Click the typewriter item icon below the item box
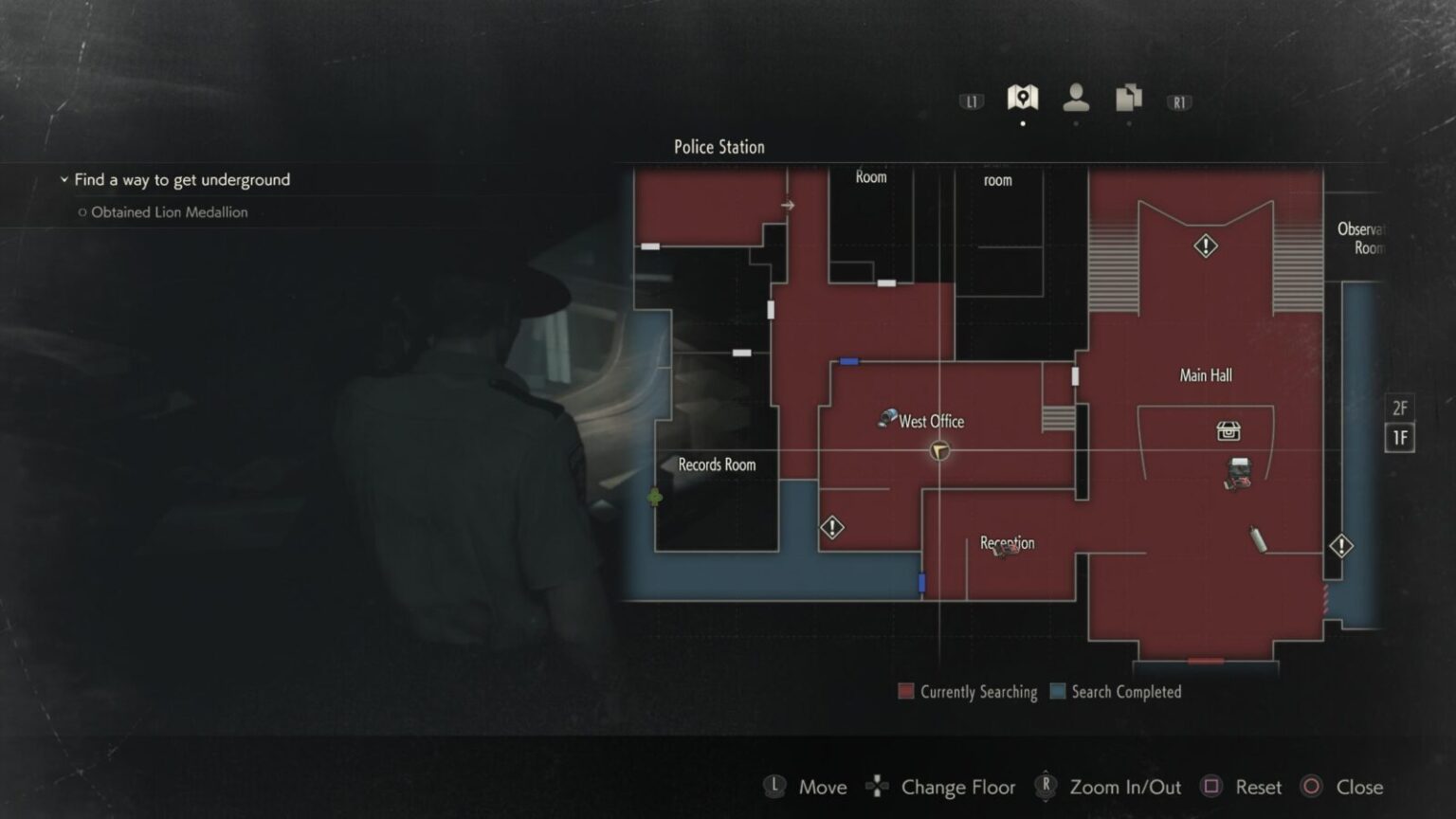The image size is (1456, 819). [x=1240, y=471]
